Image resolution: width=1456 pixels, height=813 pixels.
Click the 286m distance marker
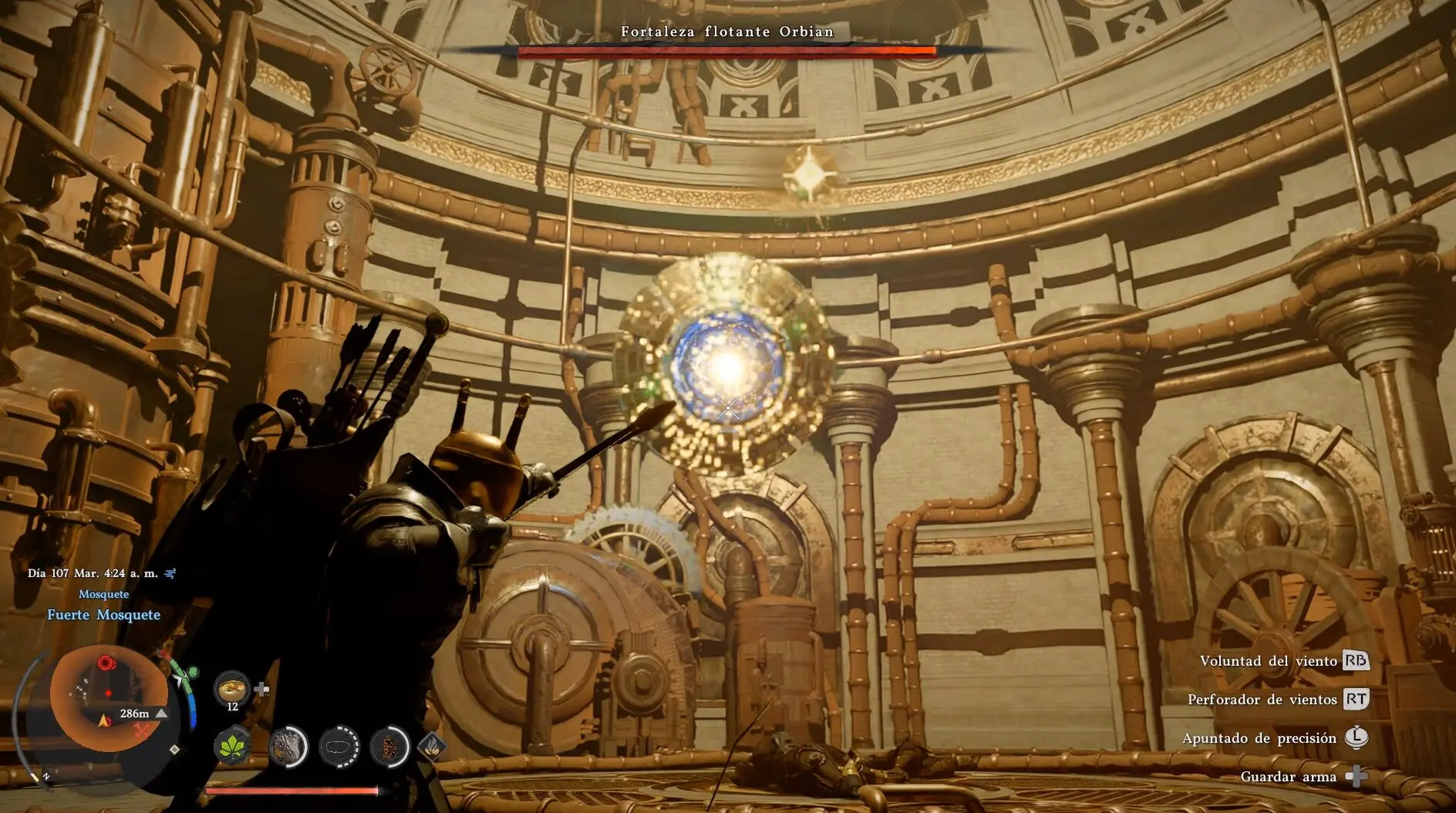coord(135,713)
